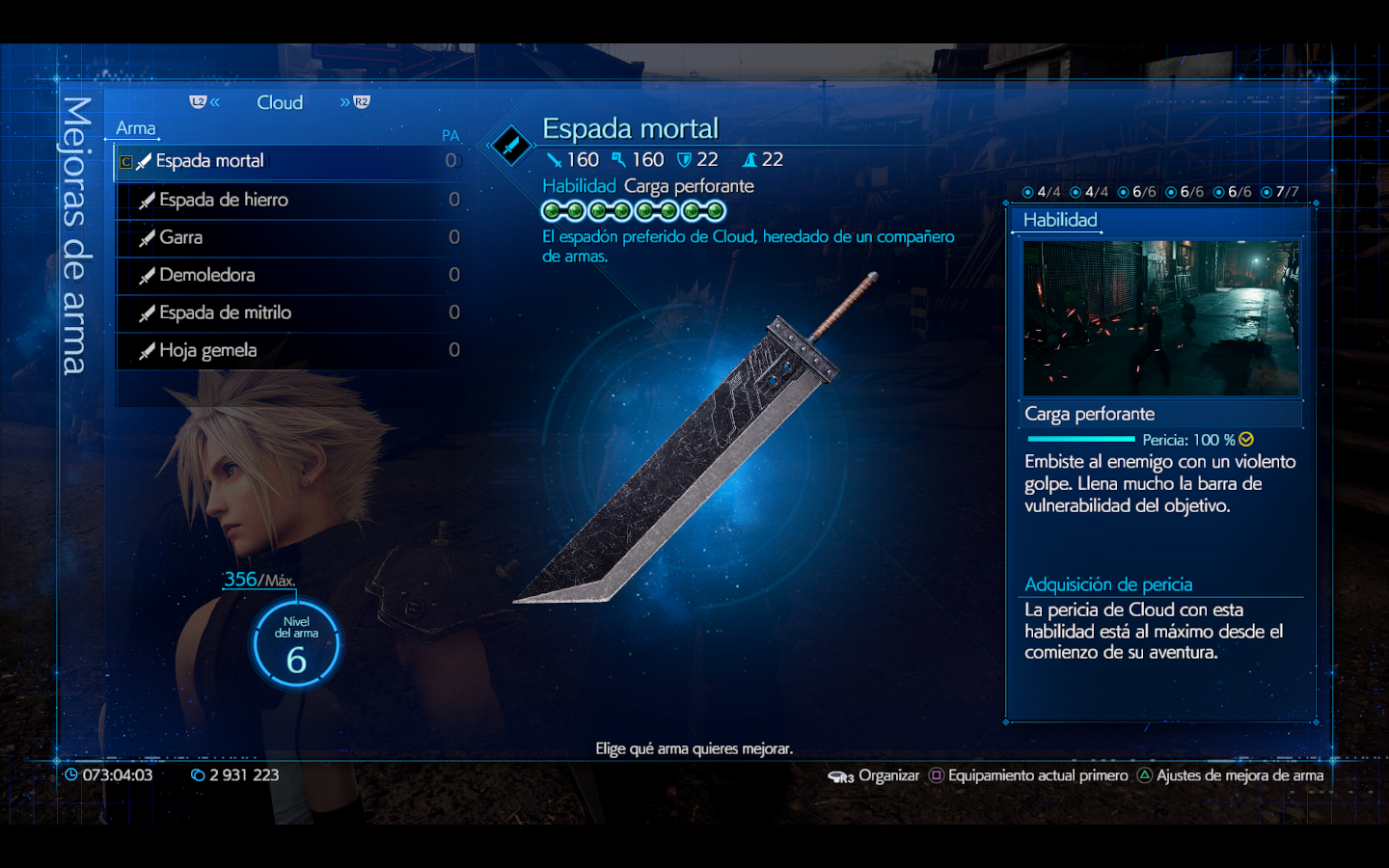Click the Nivel del arma level circle
The width and height of the screenshot is (1389, 868).
point(296,645)
